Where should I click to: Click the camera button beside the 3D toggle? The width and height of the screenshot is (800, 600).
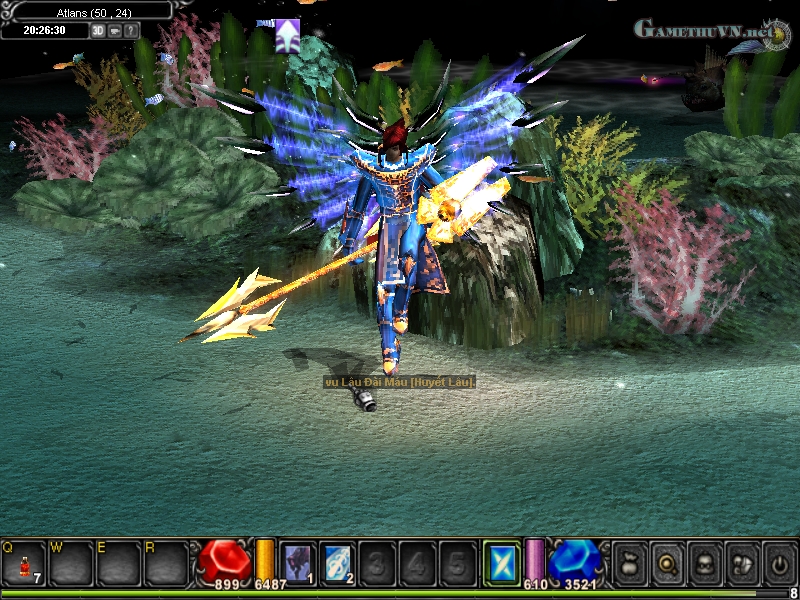click(x=114, y=30)
